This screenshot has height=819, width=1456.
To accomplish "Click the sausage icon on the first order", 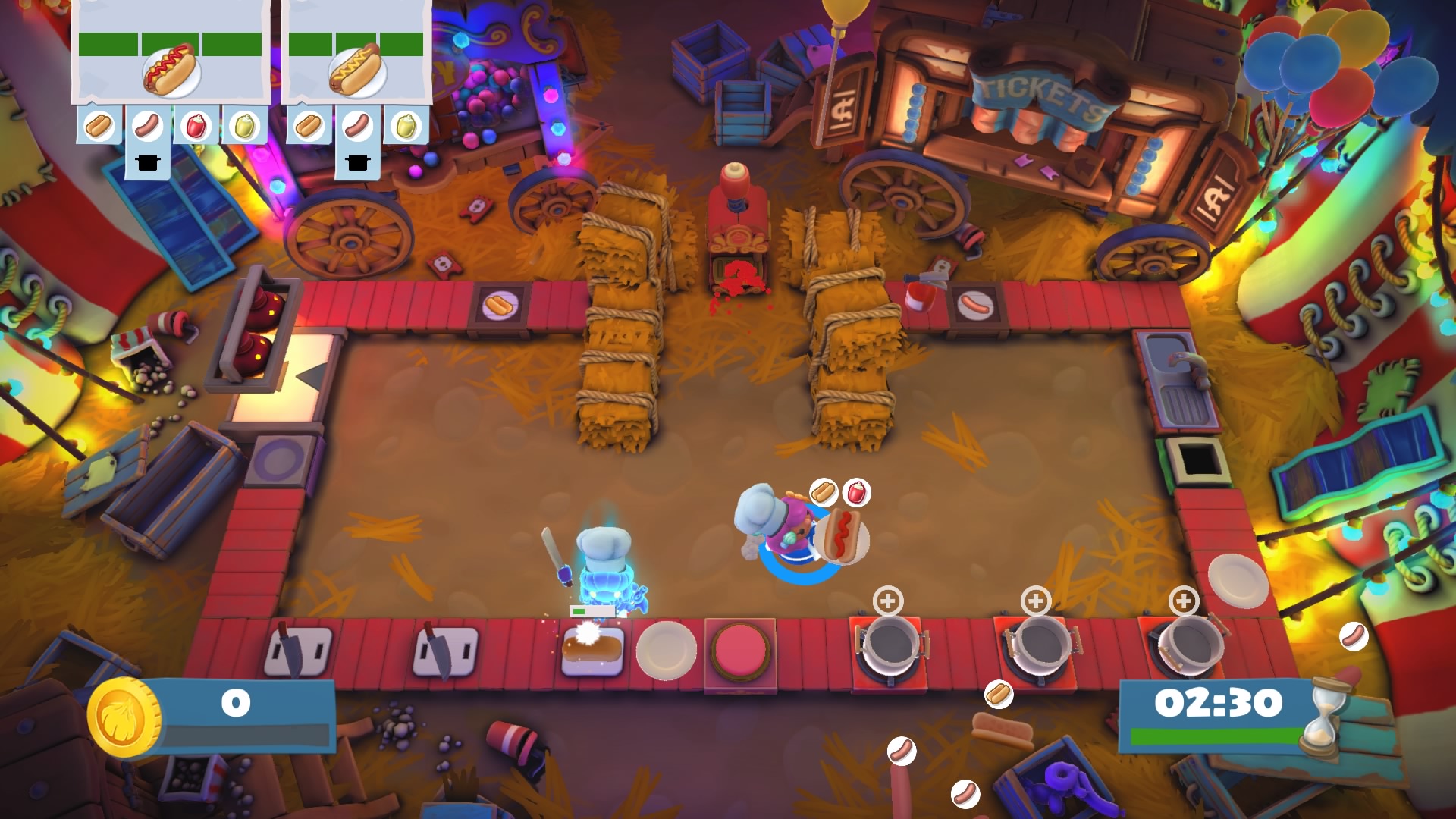I will [146, 125].
